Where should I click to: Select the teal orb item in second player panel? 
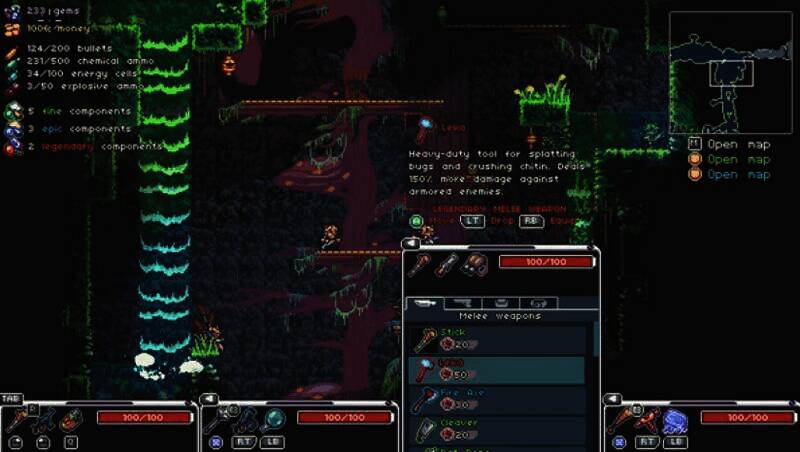pos(272,420)
